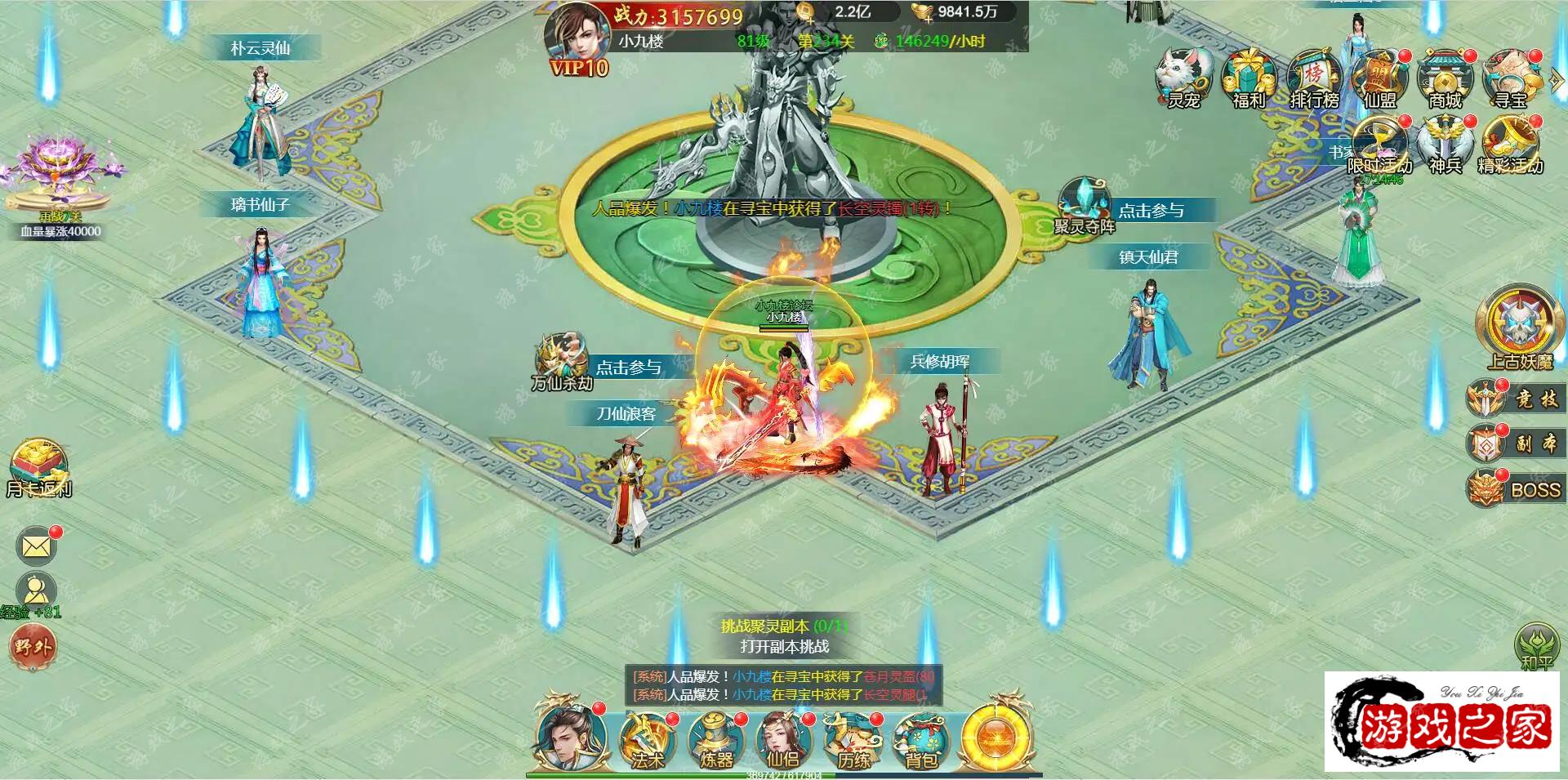Open the 法术 spells menu
The width and height of the screenshot is (1568, 780).
point(648,741)
